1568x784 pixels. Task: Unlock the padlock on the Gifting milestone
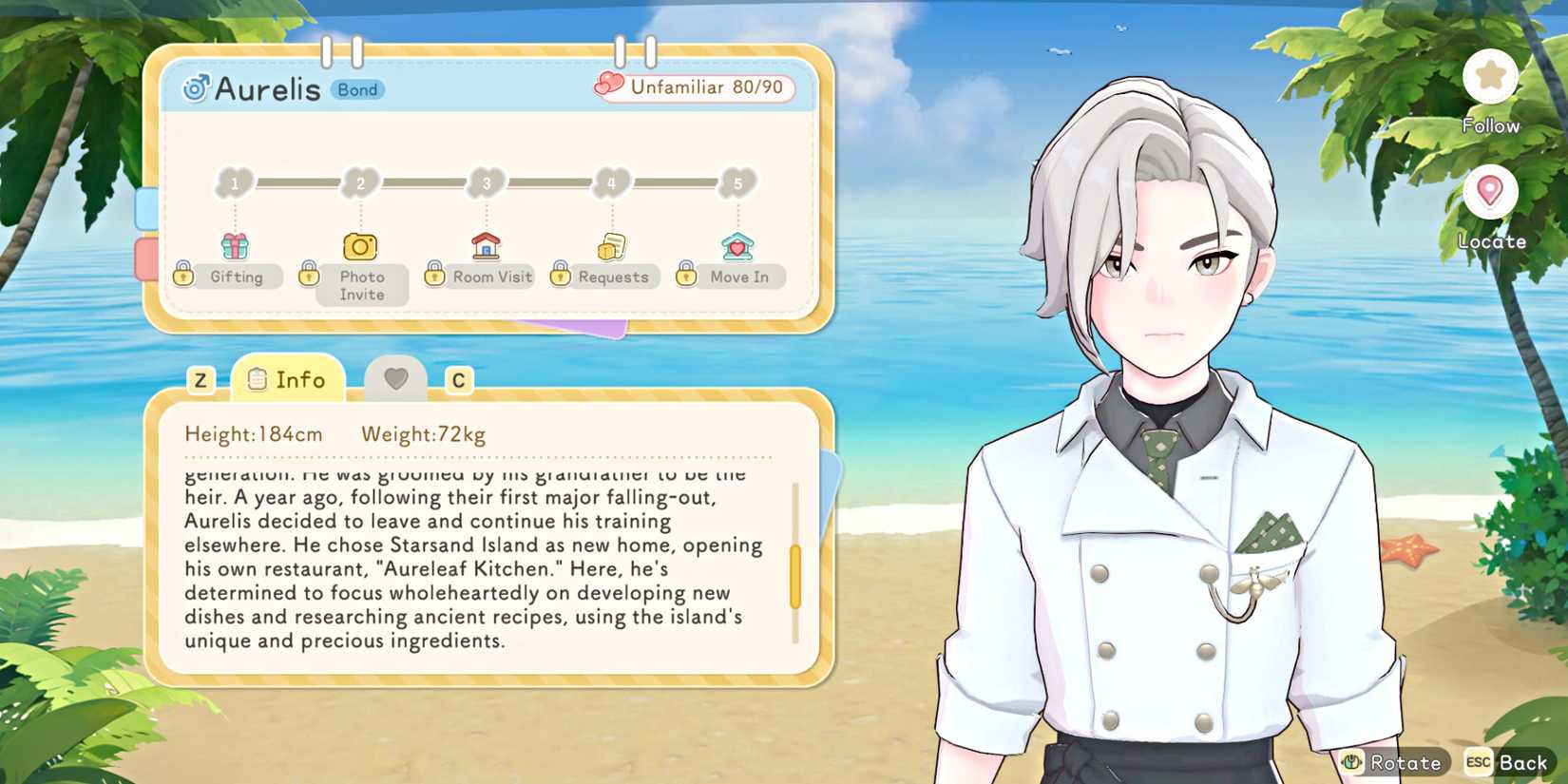click(182, 276)
